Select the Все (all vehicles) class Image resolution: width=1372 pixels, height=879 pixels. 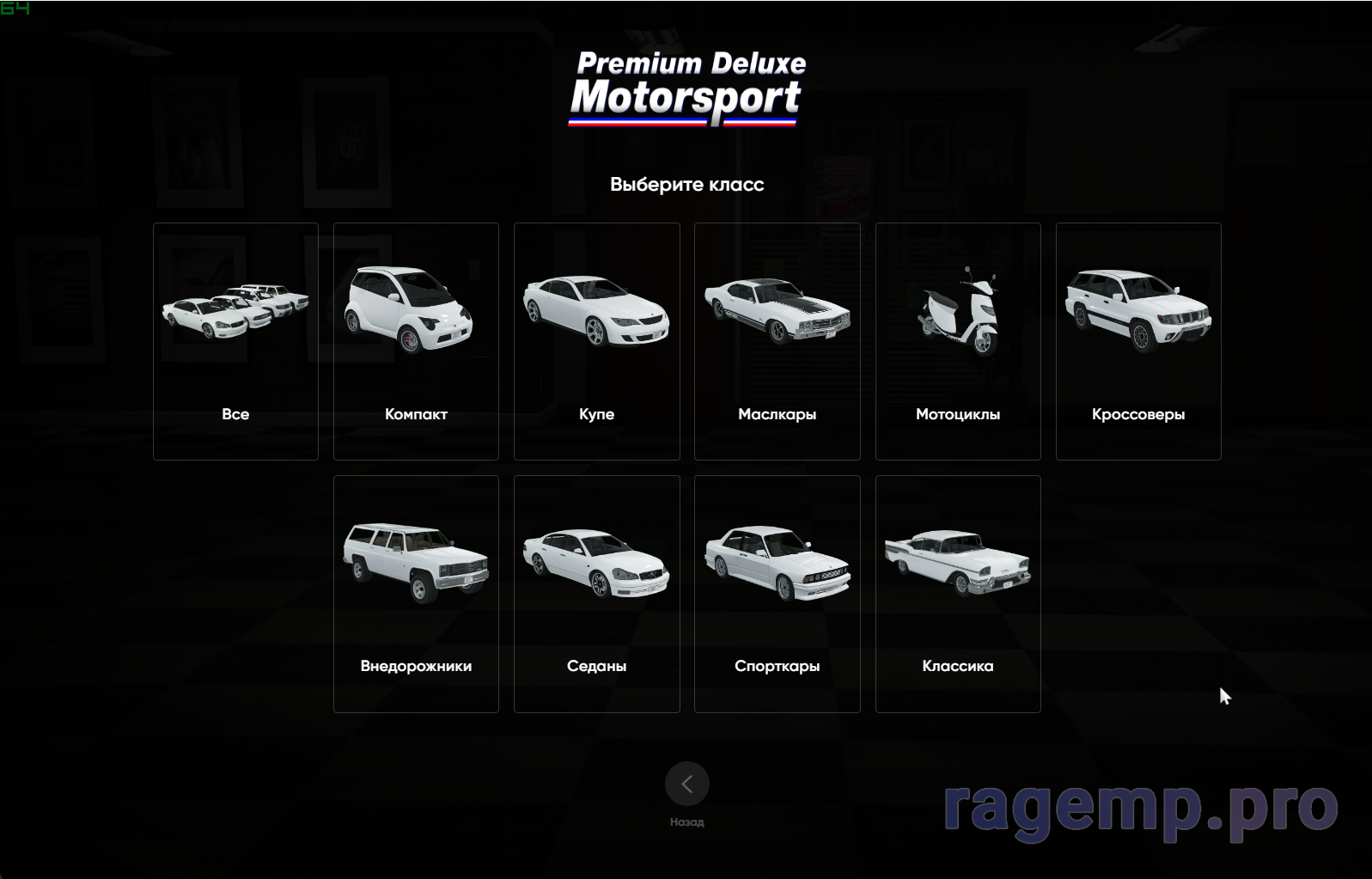coord(235,341)
